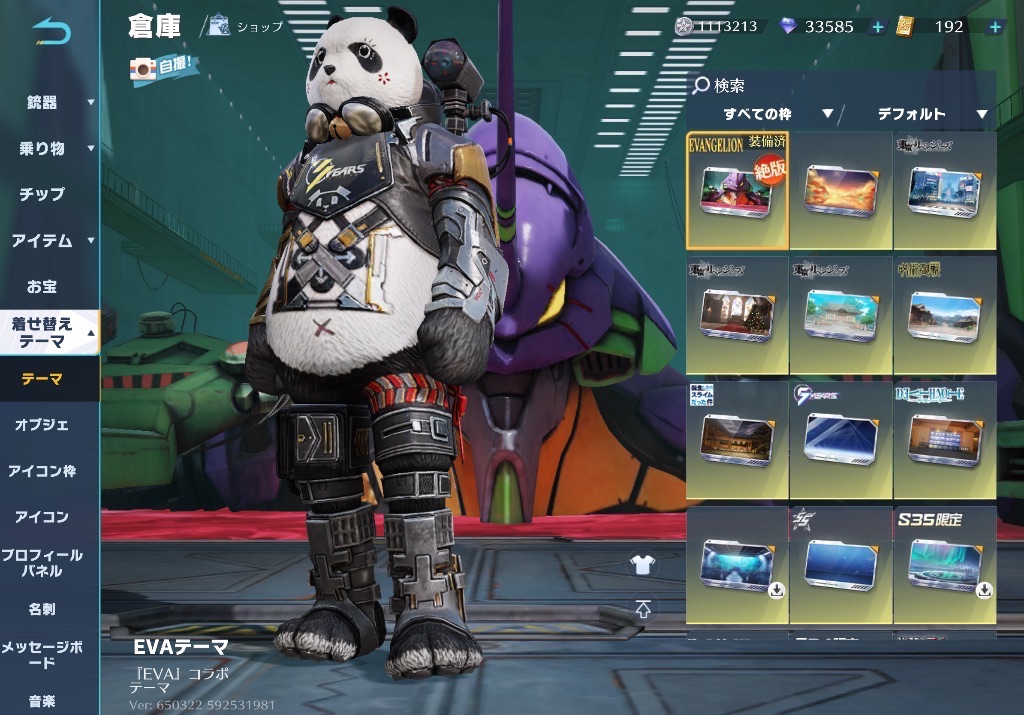The height and width of the screenshot is (715, 1024).
Task: Switch to the アイコン枠 icon frame section
Action: (42, 471)
